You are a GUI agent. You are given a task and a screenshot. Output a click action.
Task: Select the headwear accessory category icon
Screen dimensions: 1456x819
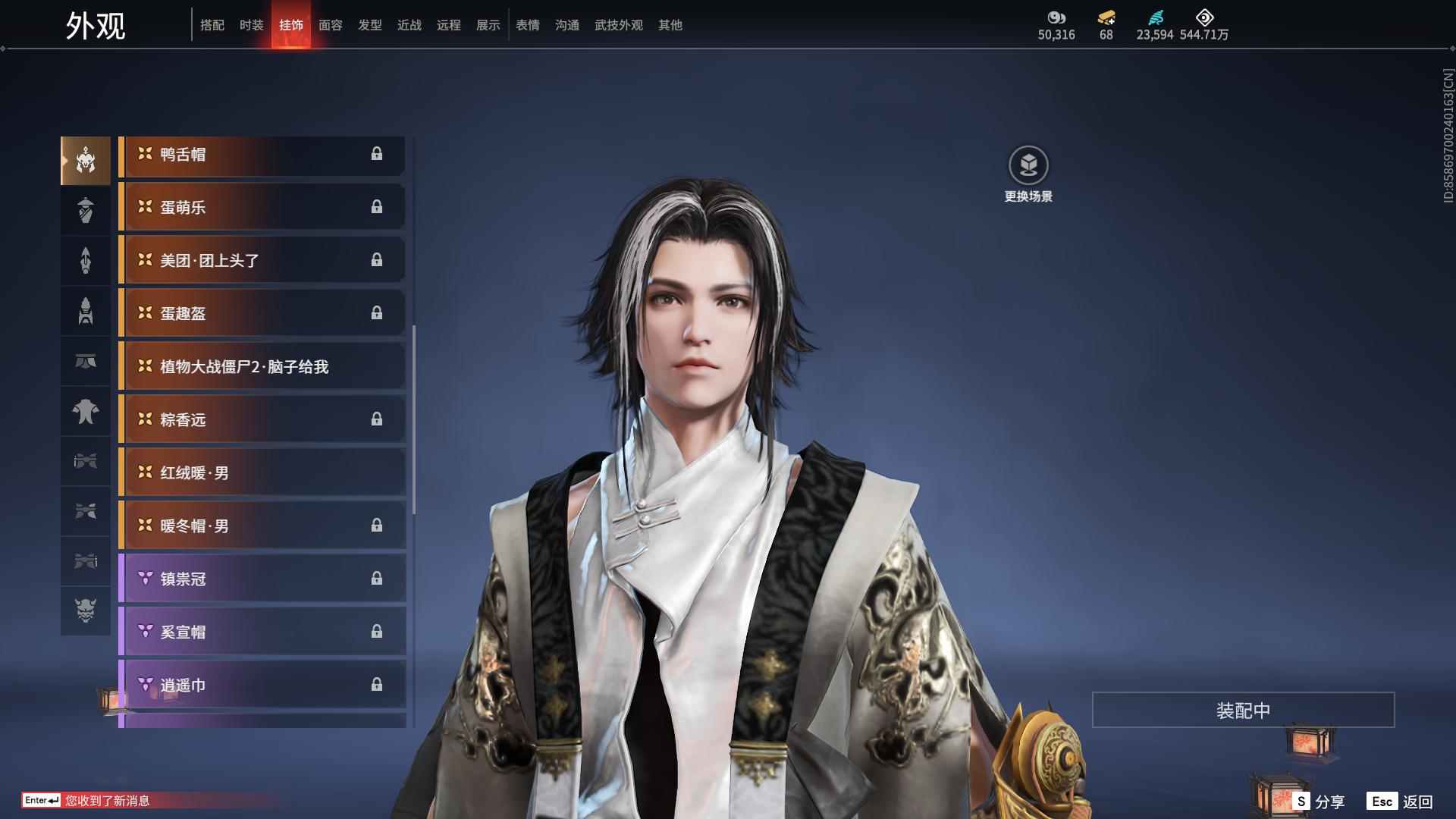click(86, 159)
